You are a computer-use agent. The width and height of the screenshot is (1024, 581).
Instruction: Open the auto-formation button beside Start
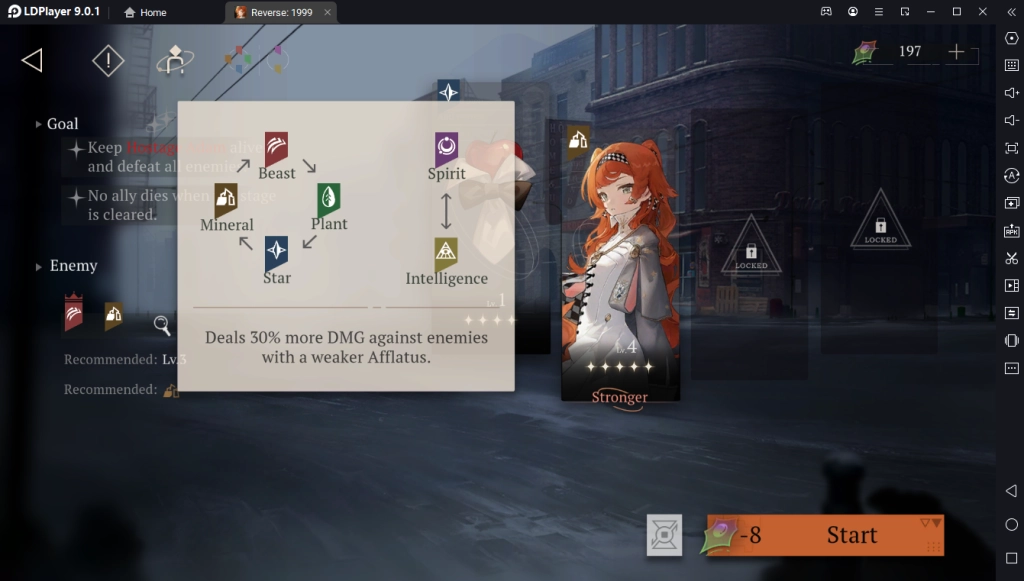point(664,535)
